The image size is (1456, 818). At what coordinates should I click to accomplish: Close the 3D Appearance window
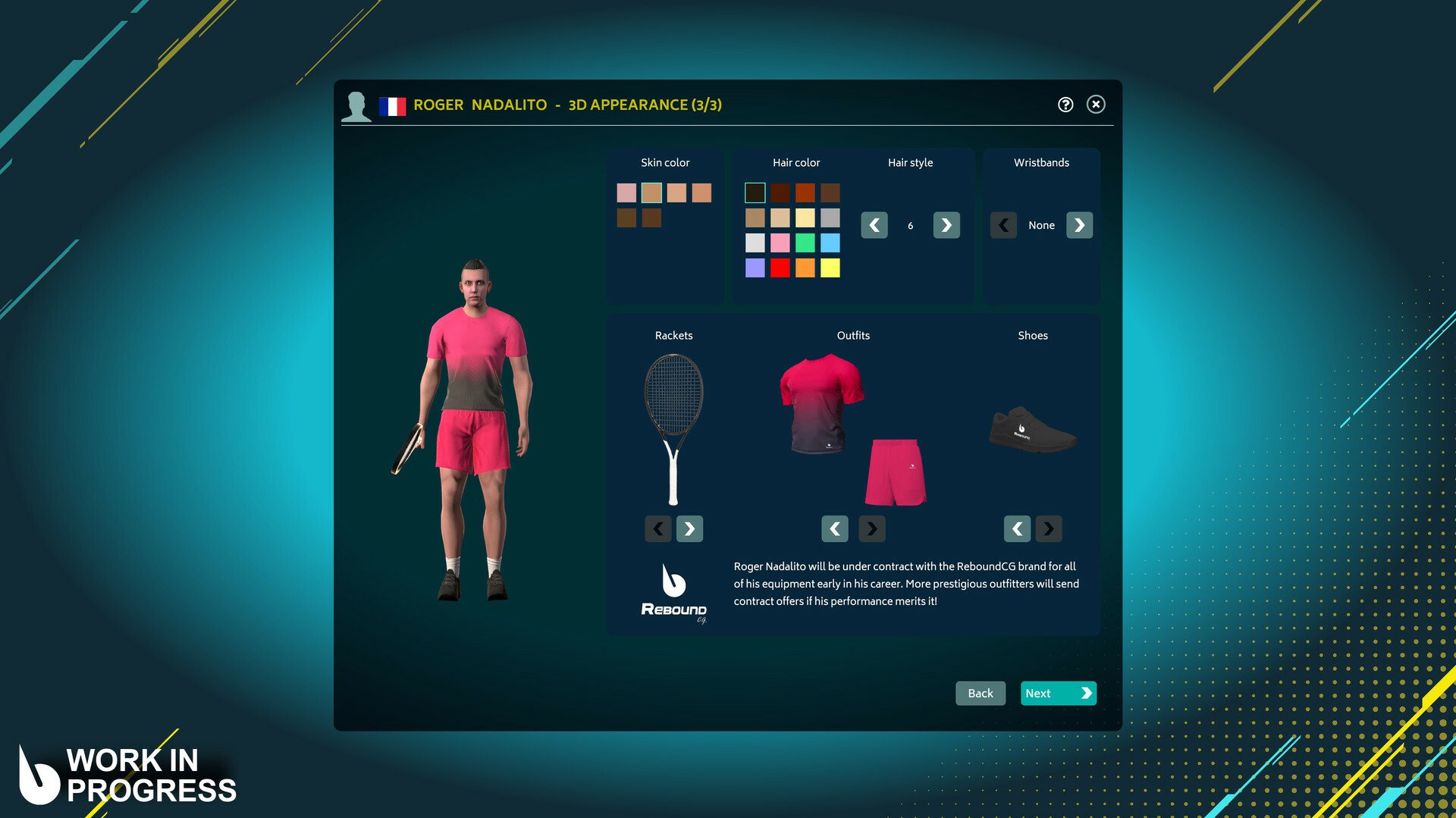pos(1095,105)
